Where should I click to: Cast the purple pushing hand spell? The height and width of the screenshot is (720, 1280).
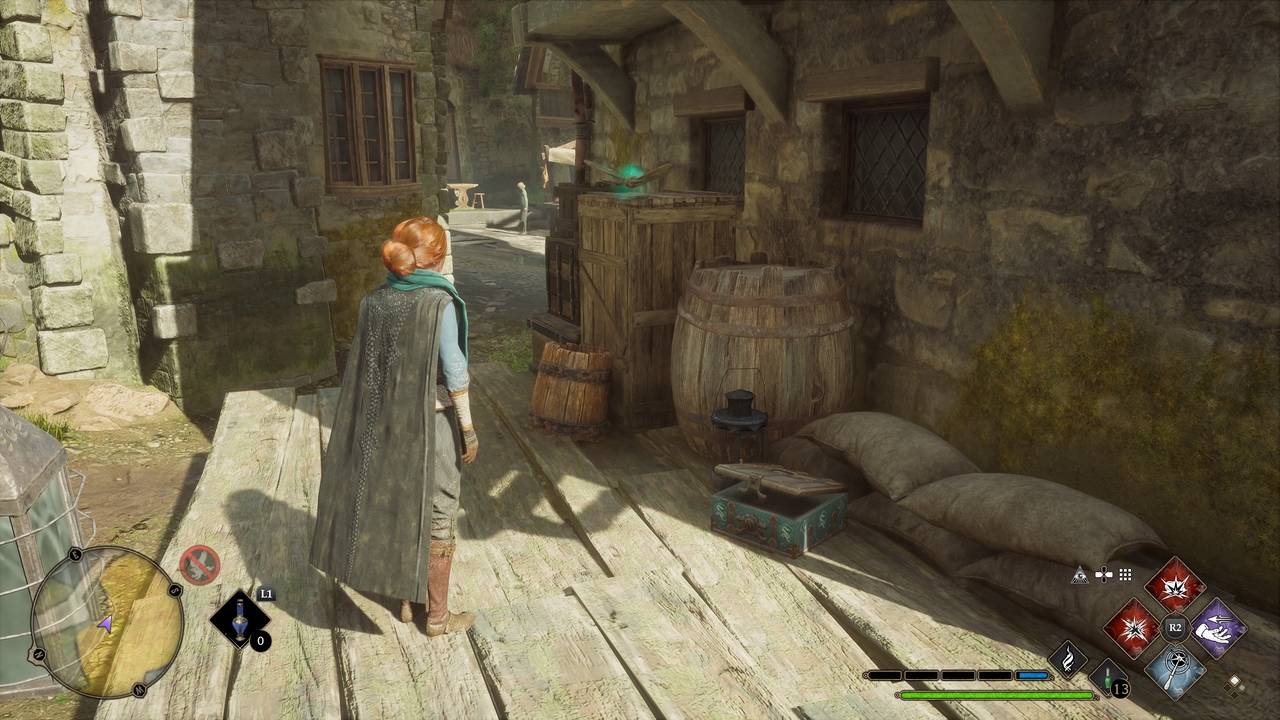(x=1218, y=628)
